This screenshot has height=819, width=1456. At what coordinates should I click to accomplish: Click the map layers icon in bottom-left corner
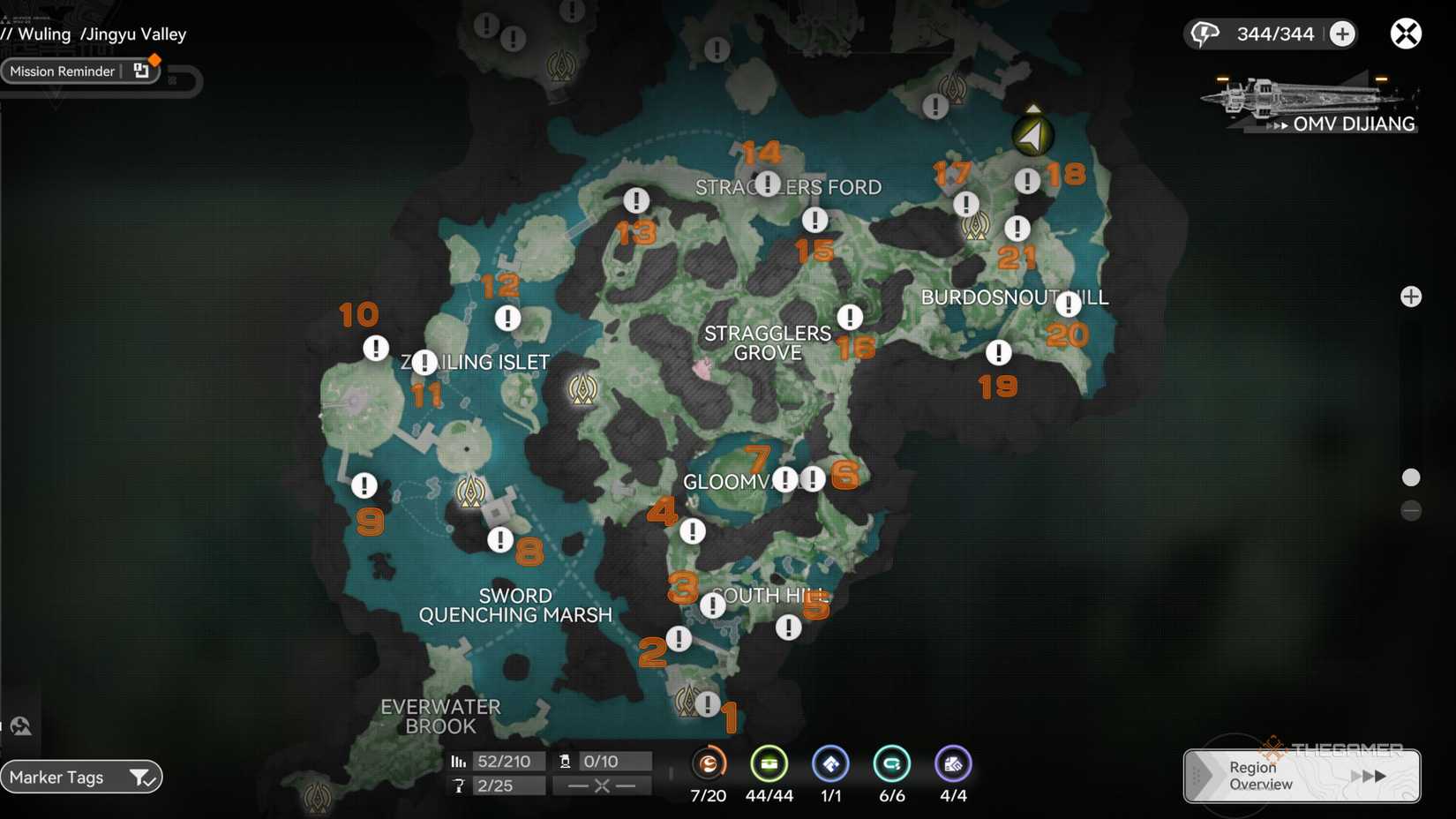click(x=19, y=725)
